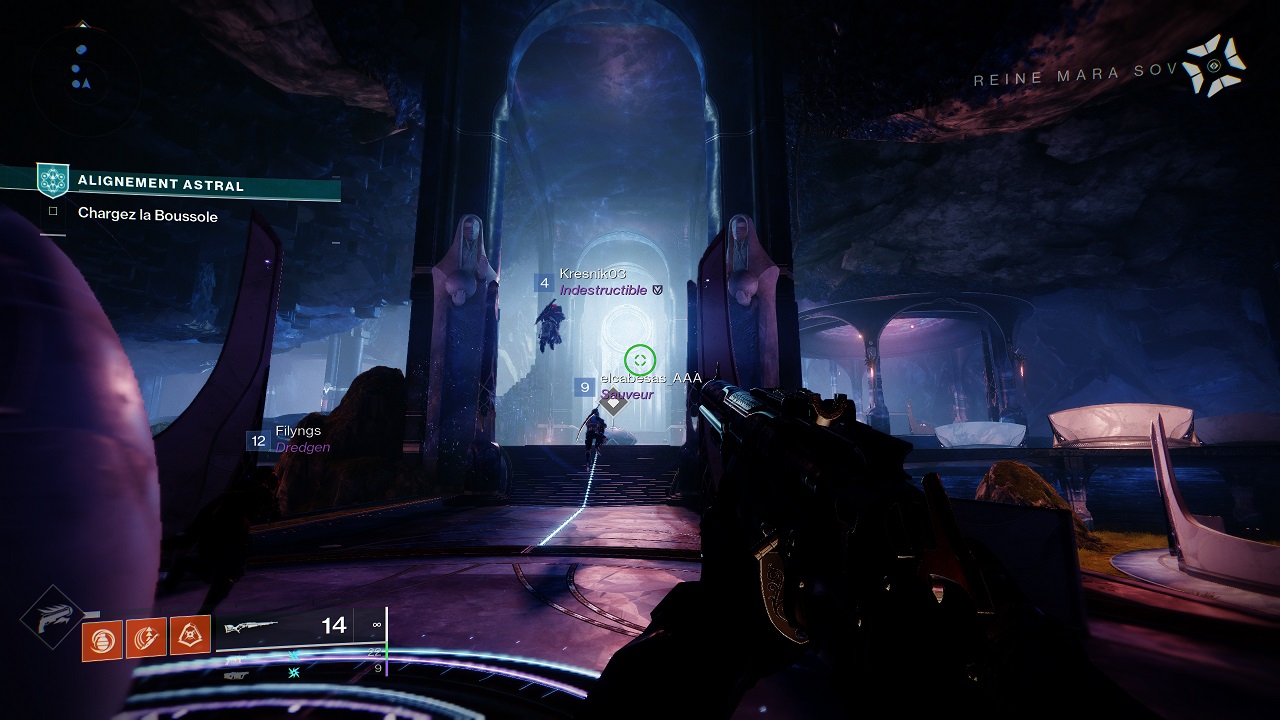Screen dimensions: 1280x720
Task: Click the Alignement Astral shield emblem
Action: coord(52,181)
